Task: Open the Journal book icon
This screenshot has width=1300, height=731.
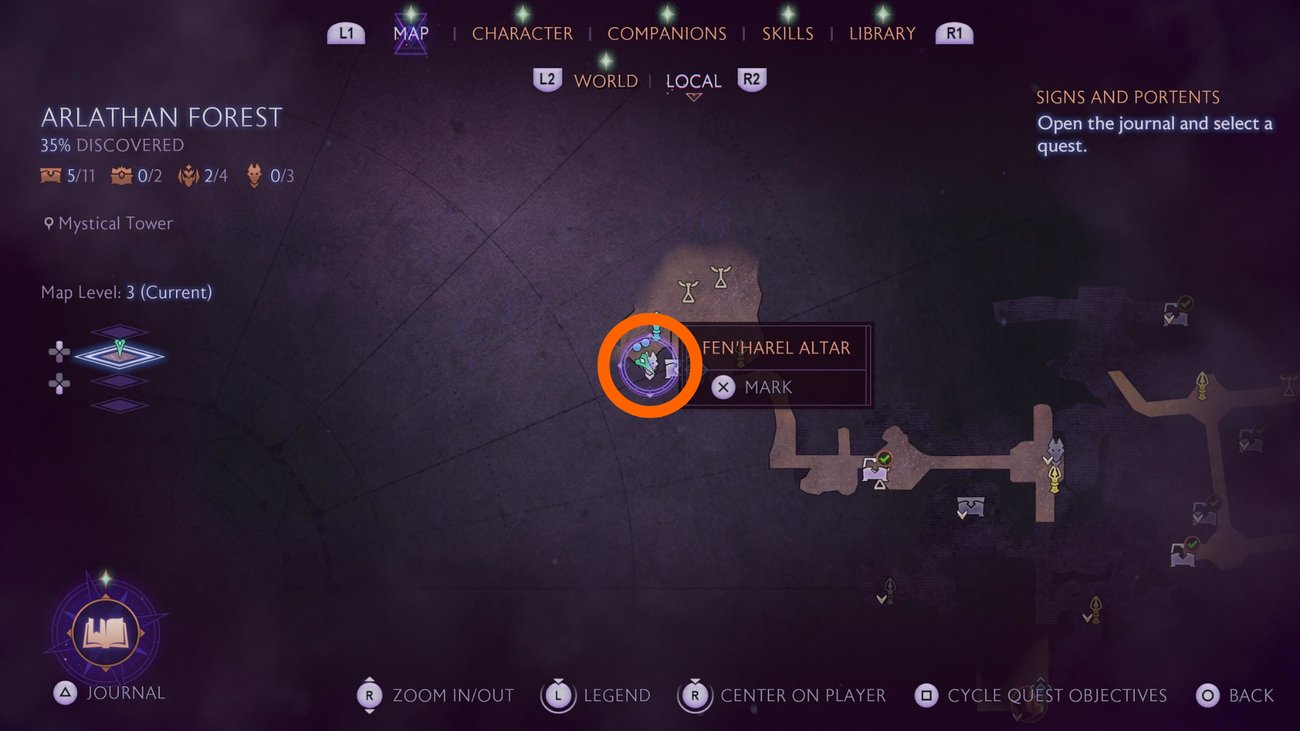Action: (105, 633)
